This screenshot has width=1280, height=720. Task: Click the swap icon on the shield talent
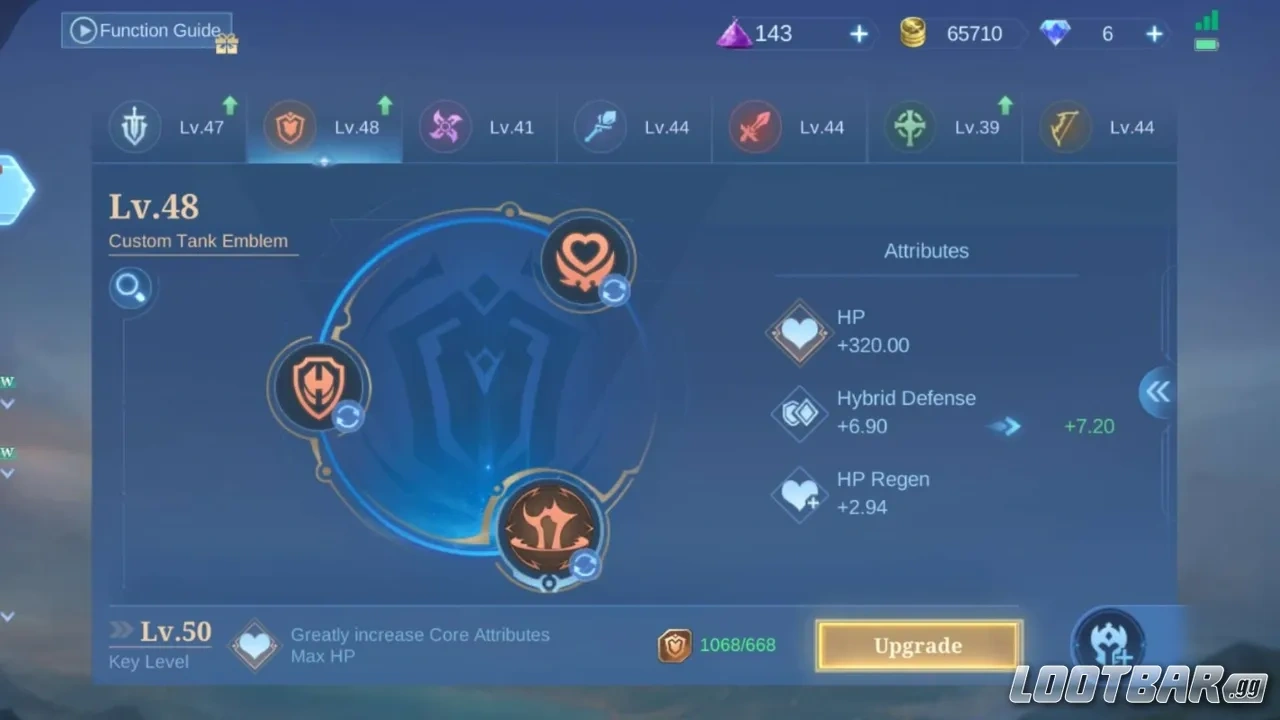pos(348,419)
